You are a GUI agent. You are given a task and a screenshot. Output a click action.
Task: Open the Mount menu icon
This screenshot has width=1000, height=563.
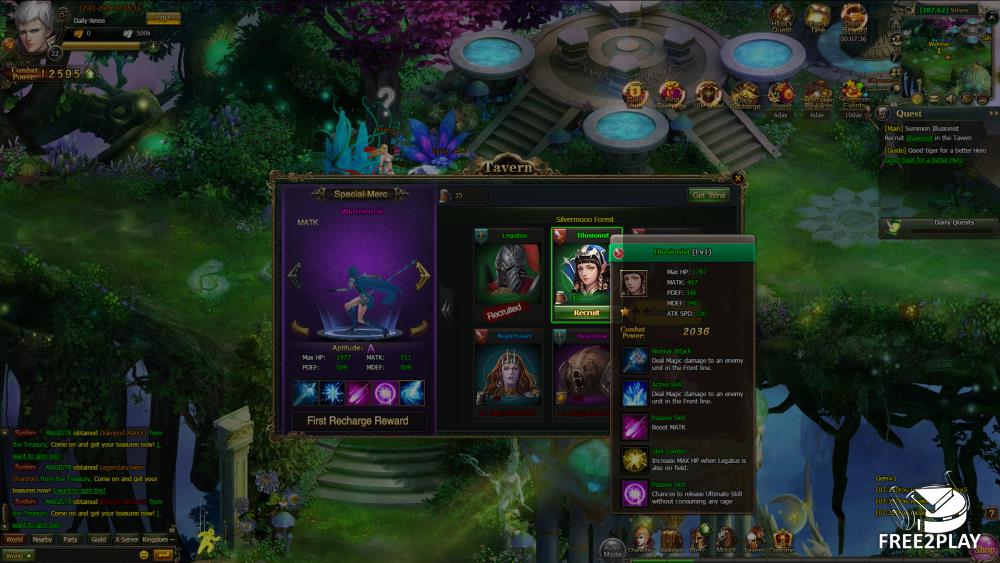point(725,539)
